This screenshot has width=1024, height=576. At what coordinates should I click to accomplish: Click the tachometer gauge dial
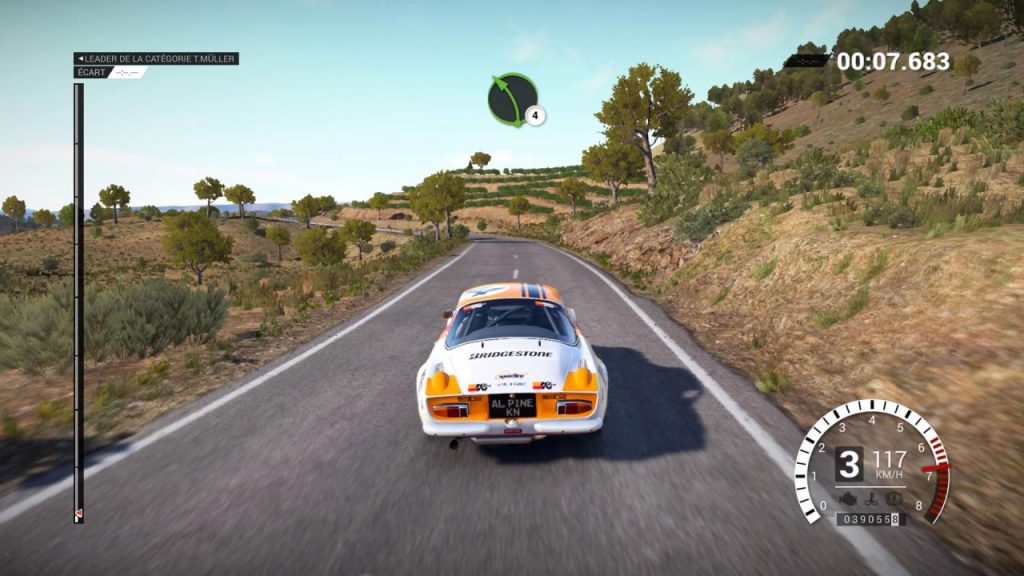click(x=872, y=462)
